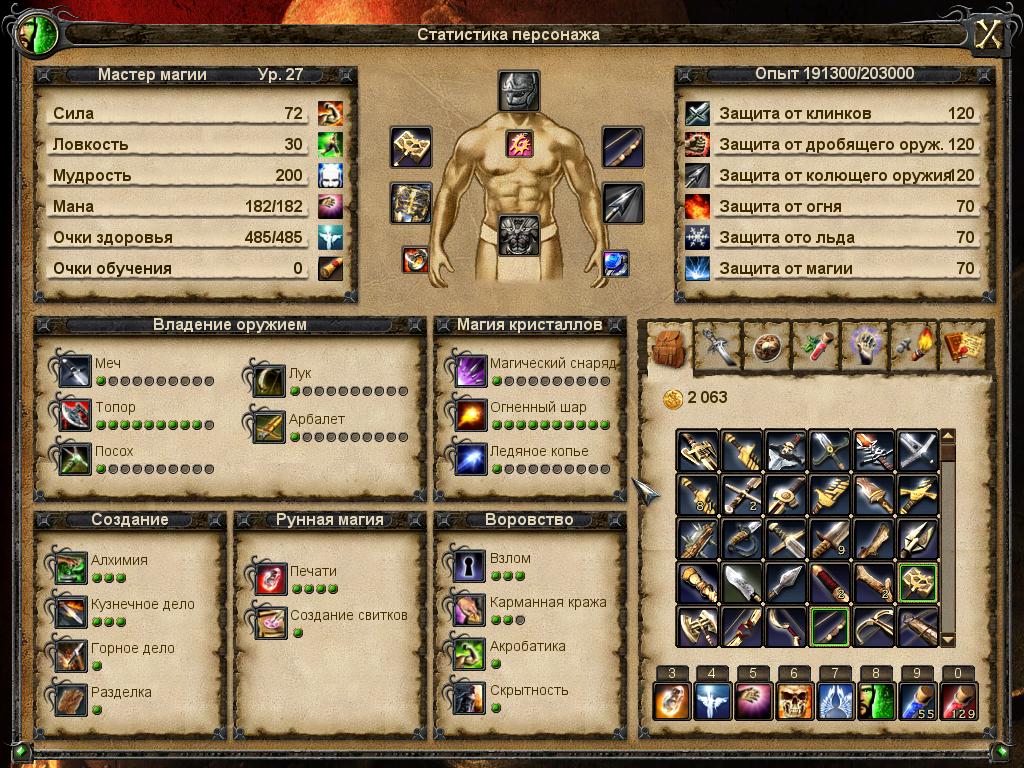Open the backpack inventory tab
This screenshot has height=768, width=1024.
tap(668, 345)
